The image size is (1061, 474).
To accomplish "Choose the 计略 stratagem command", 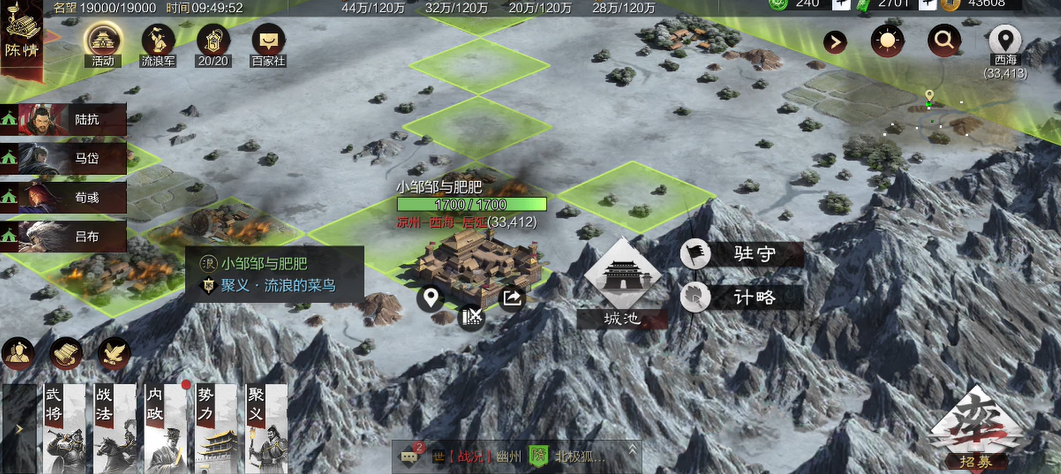I will [x=741, y=297].
